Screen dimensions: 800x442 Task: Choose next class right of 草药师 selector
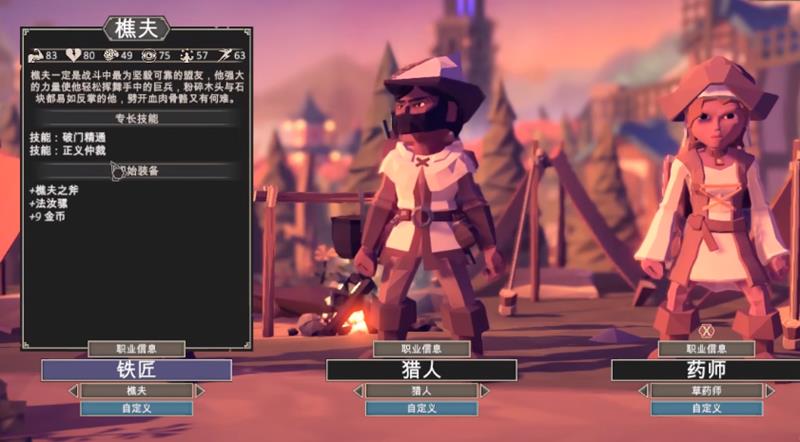[770, 390]
